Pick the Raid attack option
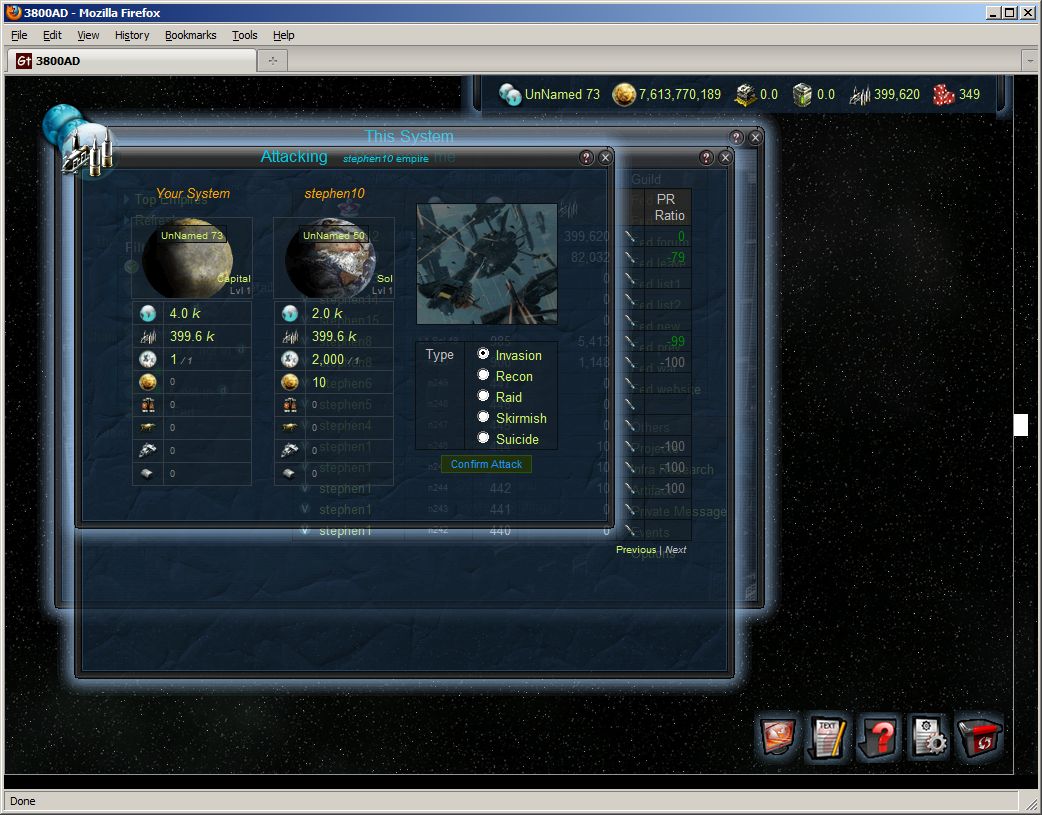 484,396
